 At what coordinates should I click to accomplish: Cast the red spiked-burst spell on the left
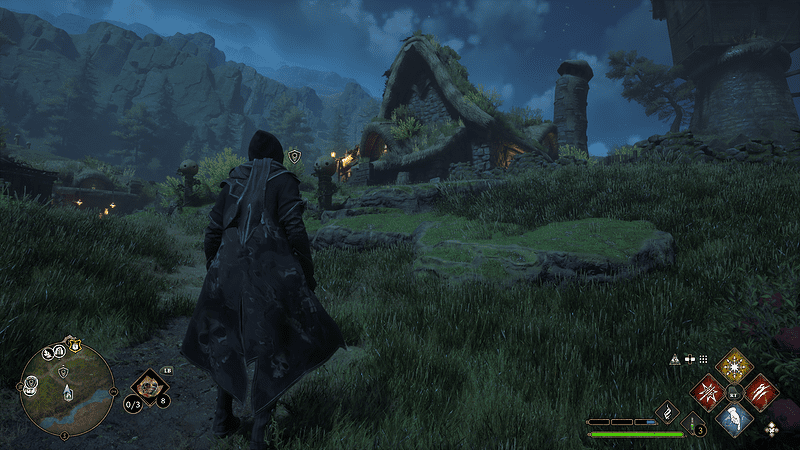709,391
